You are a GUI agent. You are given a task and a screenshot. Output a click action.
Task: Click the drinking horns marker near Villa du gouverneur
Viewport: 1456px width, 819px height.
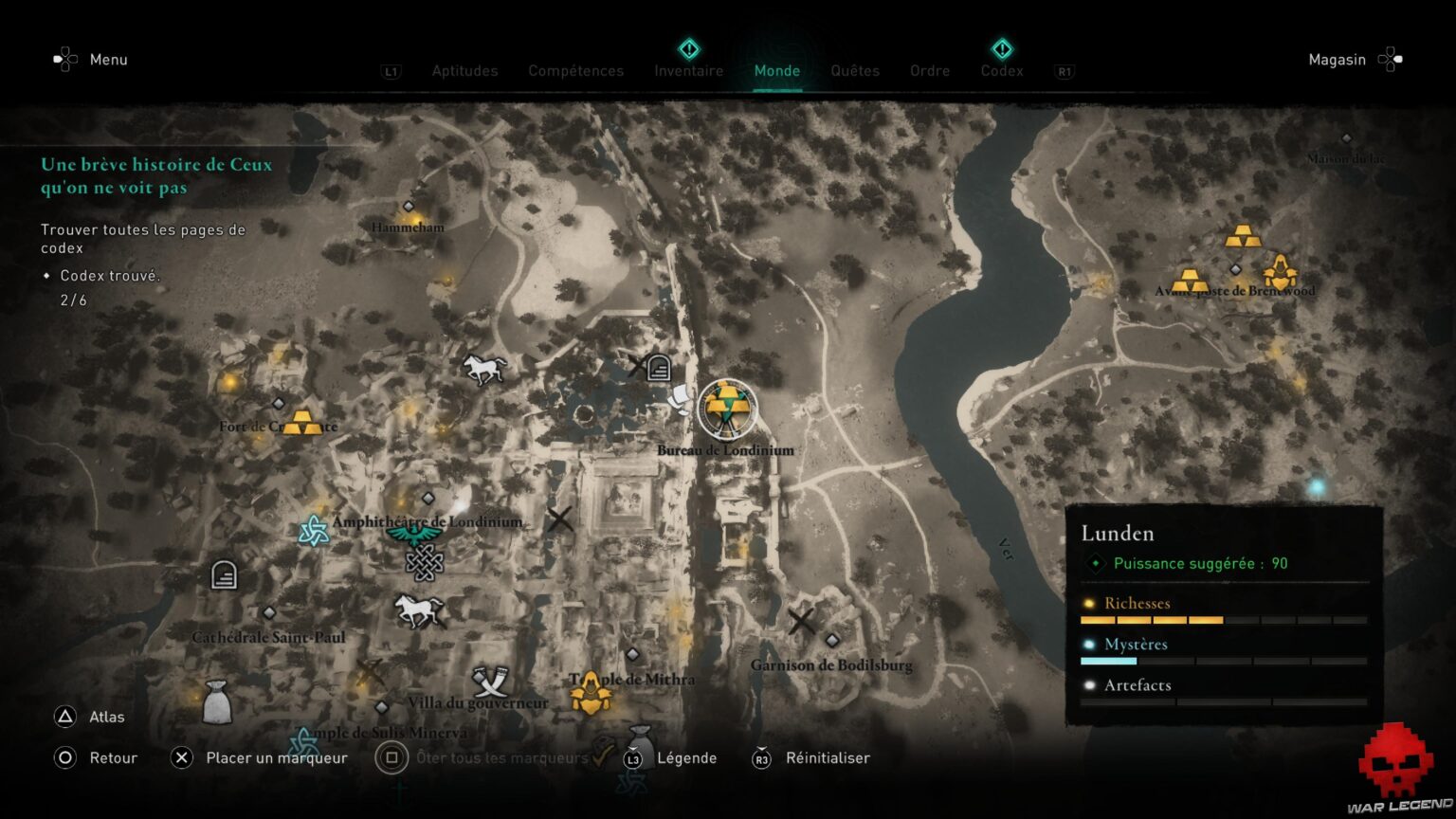[x=490, y=682]
